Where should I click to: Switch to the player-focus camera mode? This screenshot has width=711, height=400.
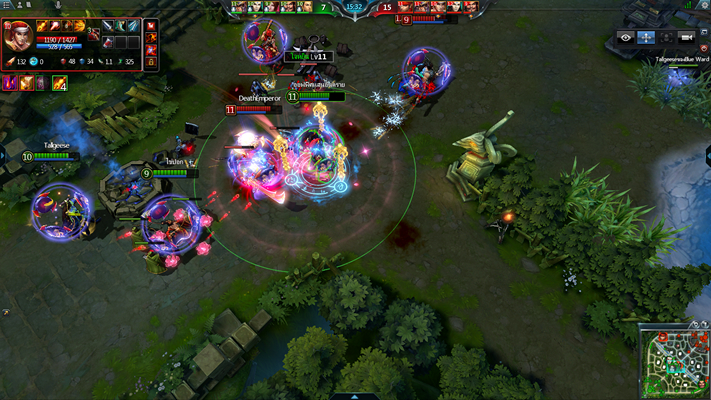[666, 37]
